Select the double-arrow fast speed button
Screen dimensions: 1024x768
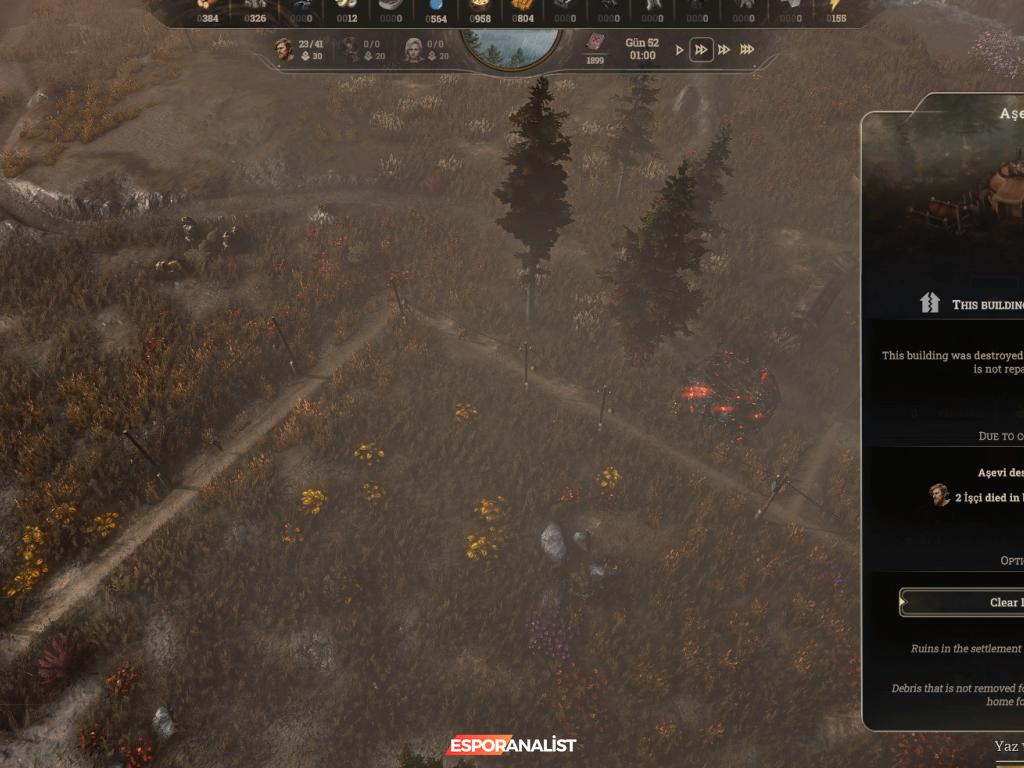(x=724, y=50)
